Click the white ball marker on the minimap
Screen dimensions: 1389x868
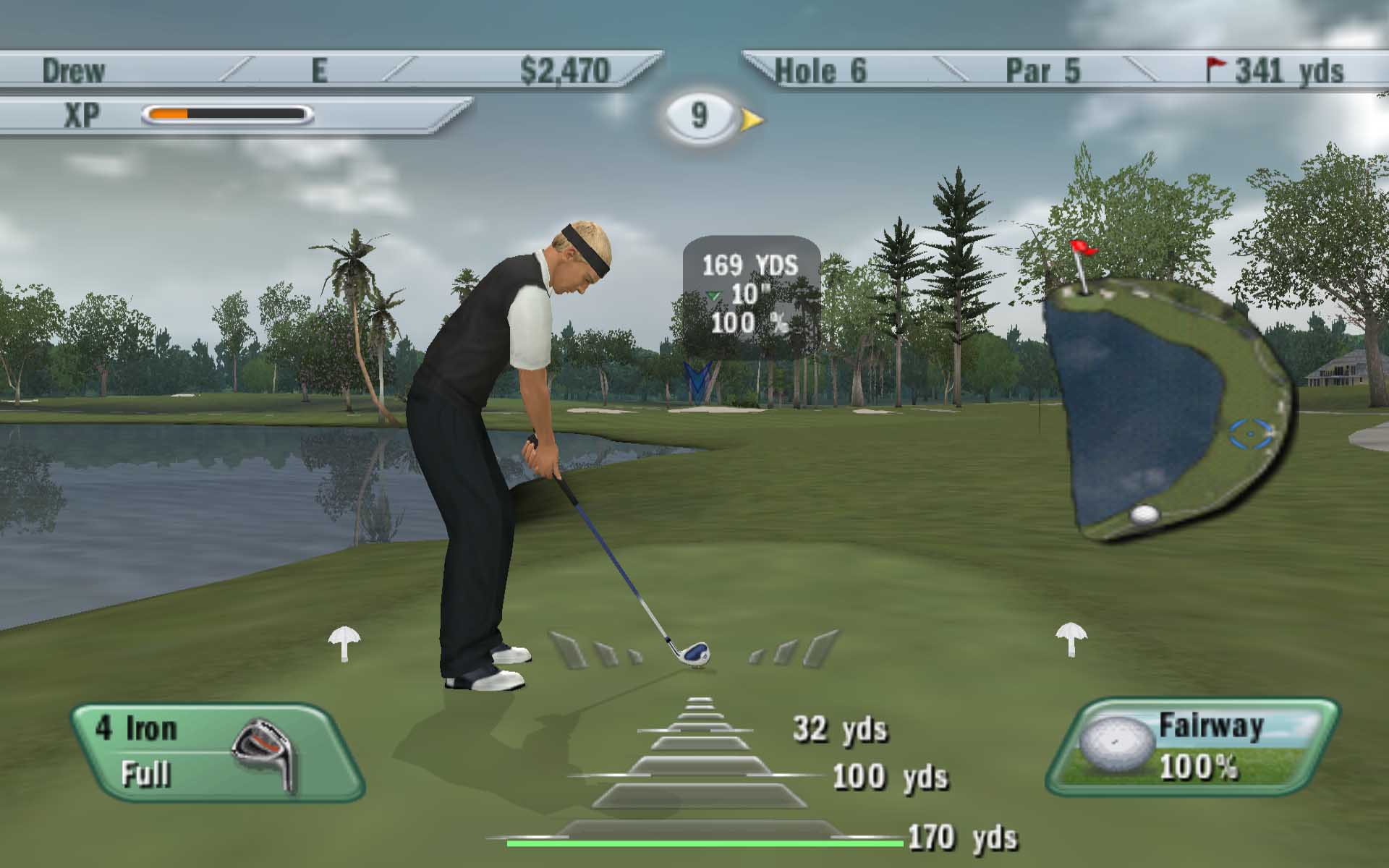[x=1144, y=514]
